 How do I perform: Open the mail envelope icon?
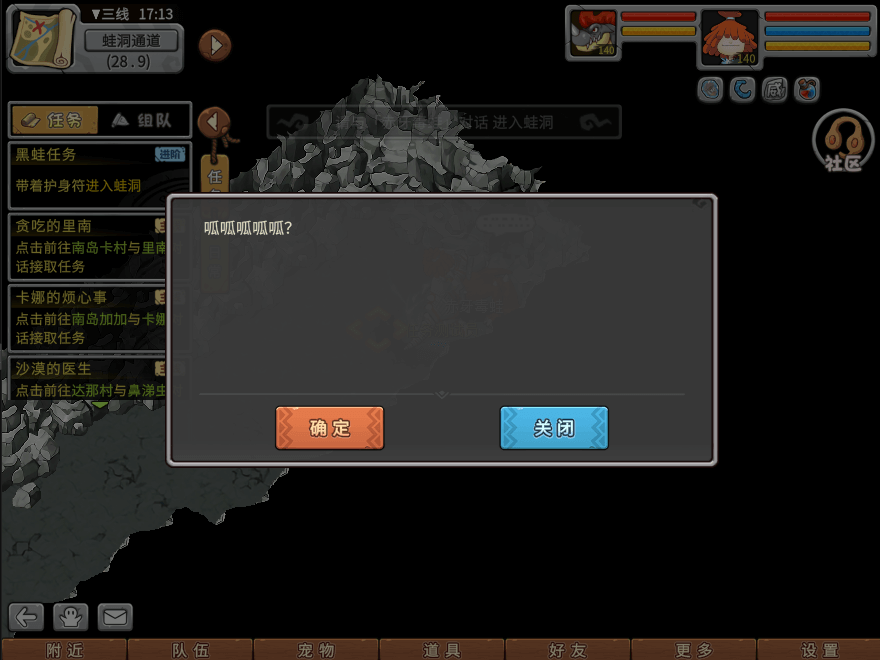pyautogui.click(x=115, y=617)
